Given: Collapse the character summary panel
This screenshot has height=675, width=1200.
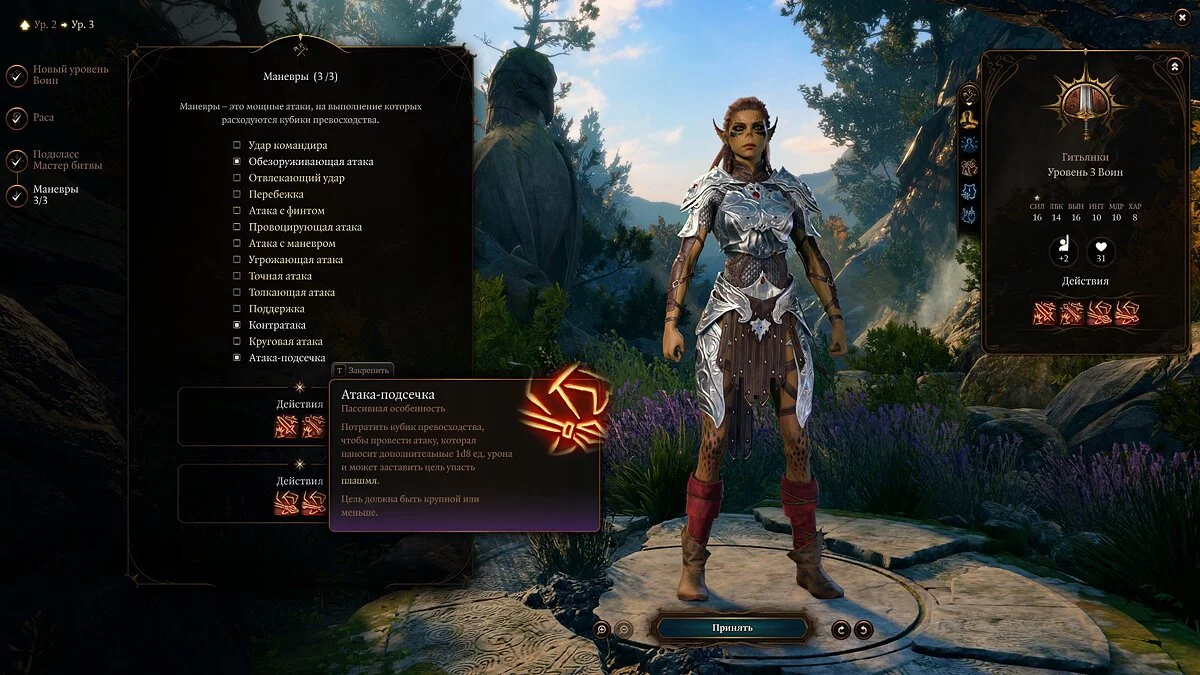Looking at the screenshot, I should point(1174,66).
